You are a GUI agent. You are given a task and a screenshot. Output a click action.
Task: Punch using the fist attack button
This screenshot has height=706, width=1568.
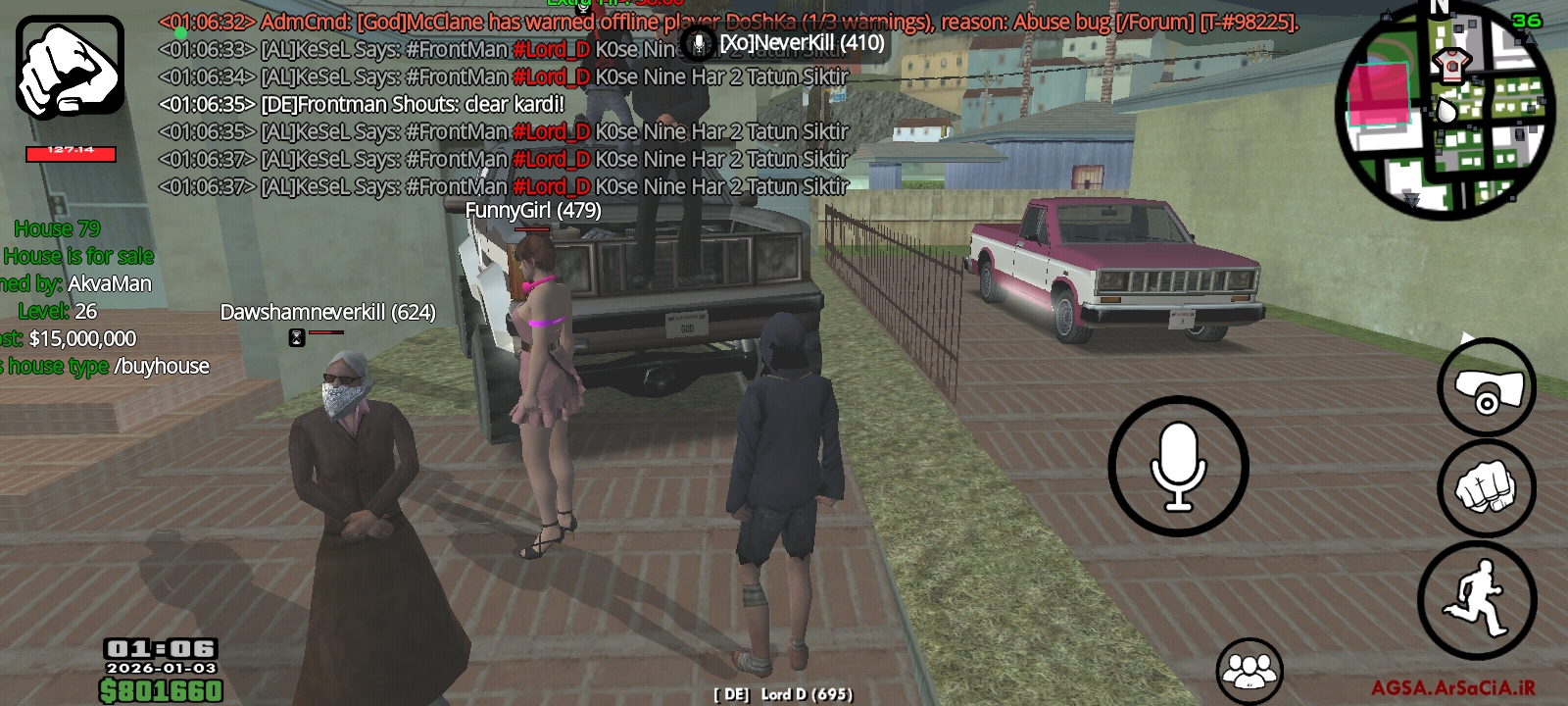1486,487
